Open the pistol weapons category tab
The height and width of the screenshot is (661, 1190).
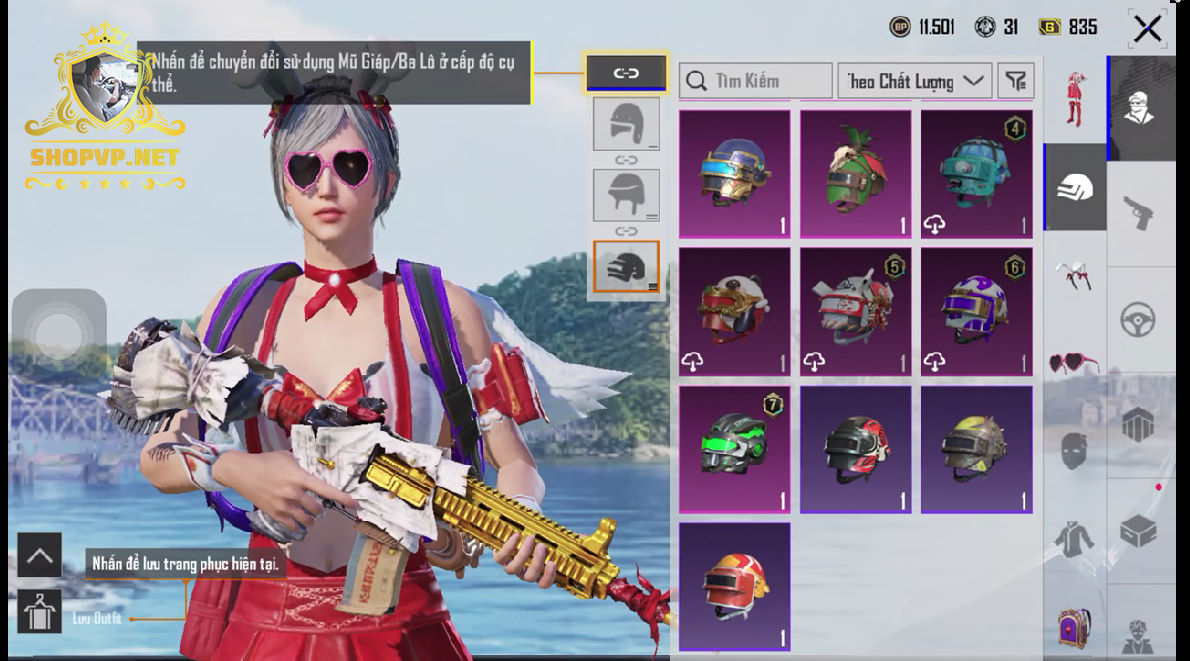click(1138, 212)
